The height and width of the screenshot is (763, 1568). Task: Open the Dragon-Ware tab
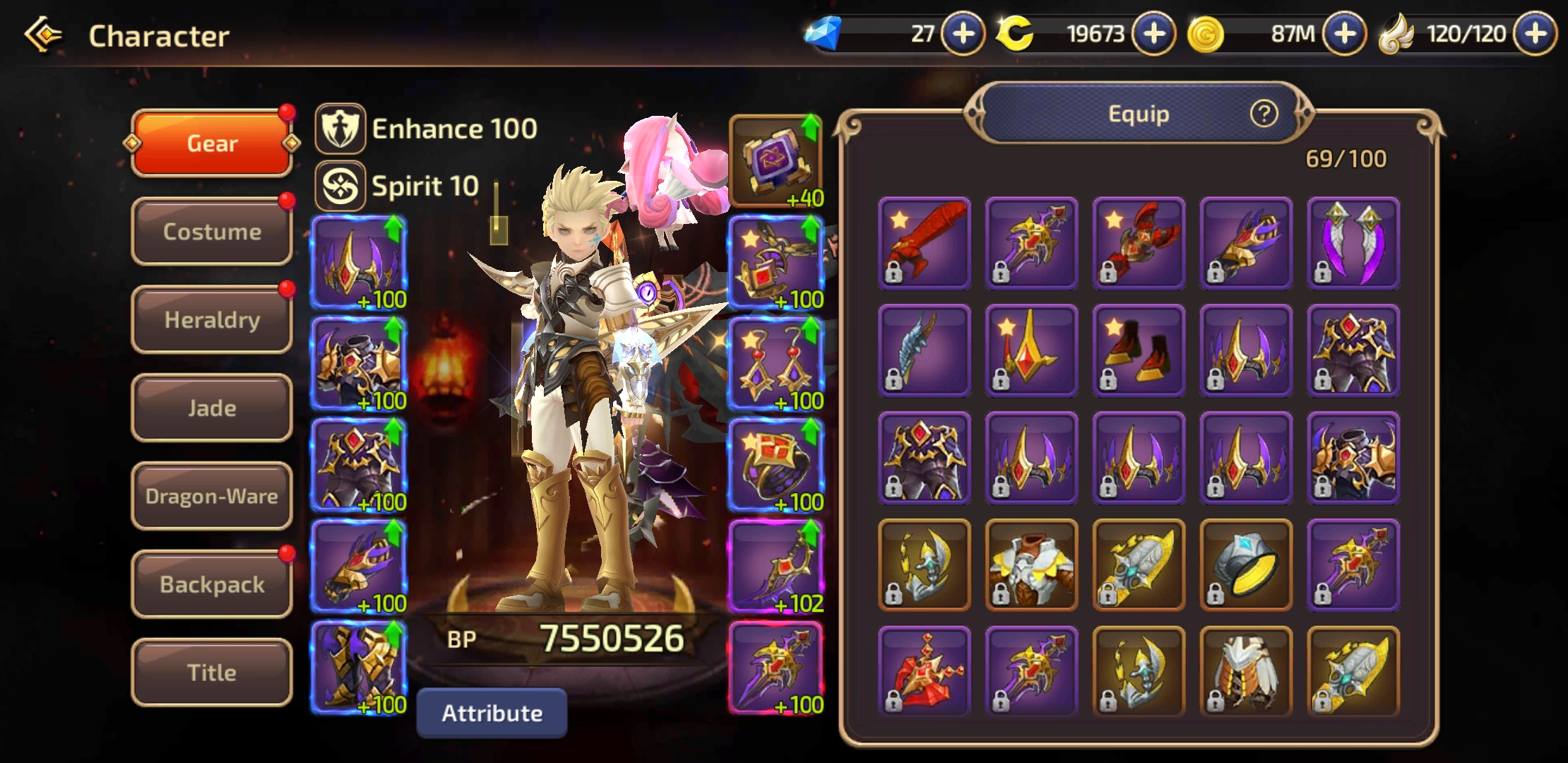click(x=212, y=496)
